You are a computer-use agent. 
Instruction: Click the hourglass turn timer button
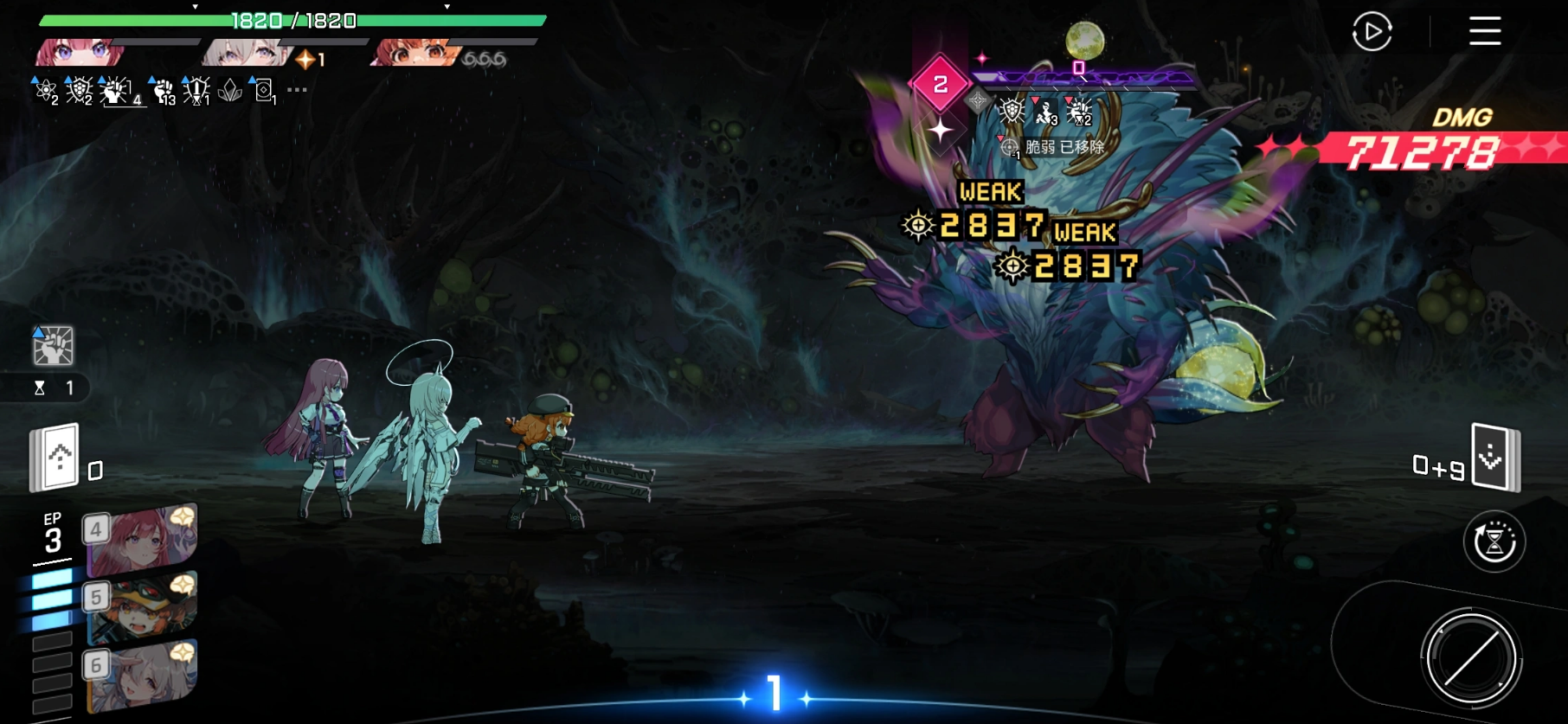(x=1494, y=542)
